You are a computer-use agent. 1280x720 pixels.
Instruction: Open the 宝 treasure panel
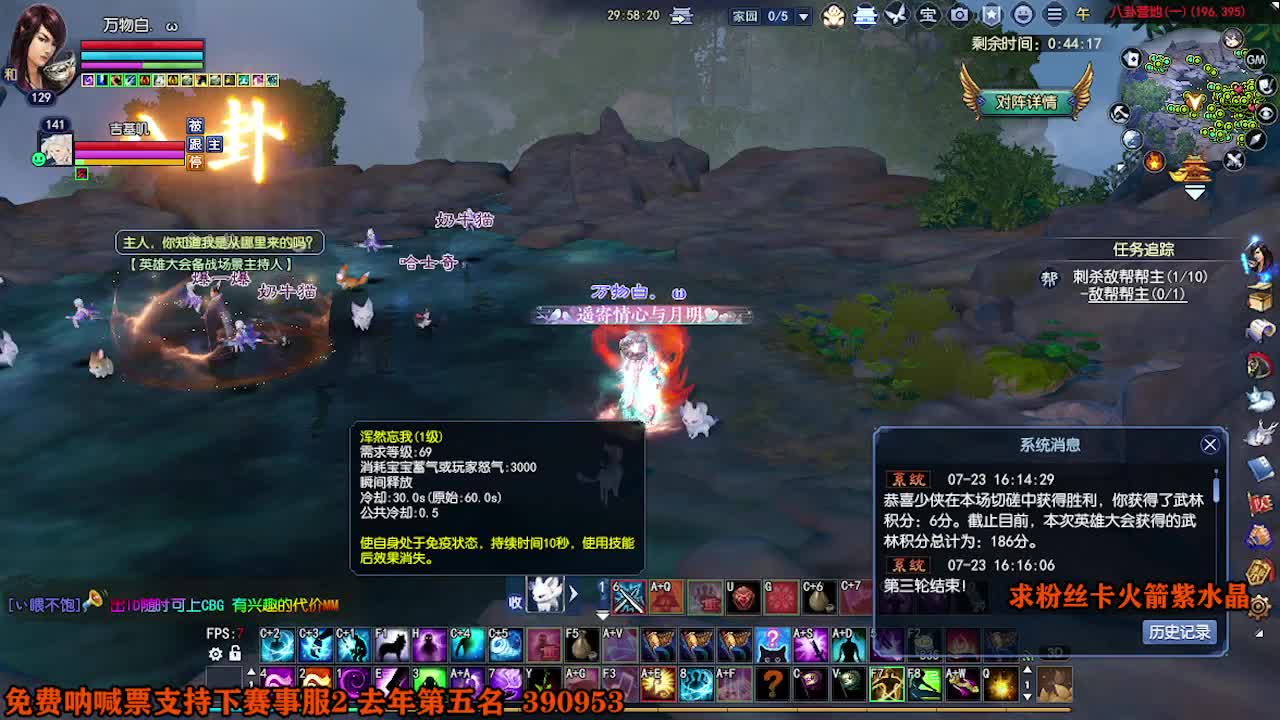(930, 15)
